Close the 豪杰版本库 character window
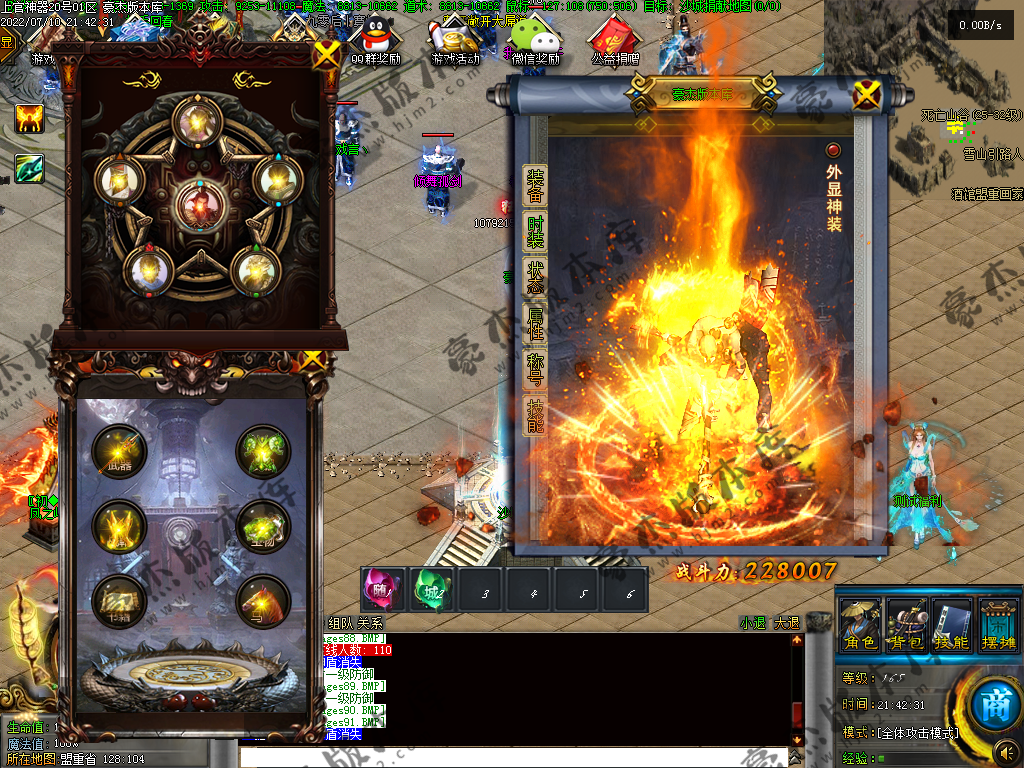Screen dimensions: 1024x768 866,95
